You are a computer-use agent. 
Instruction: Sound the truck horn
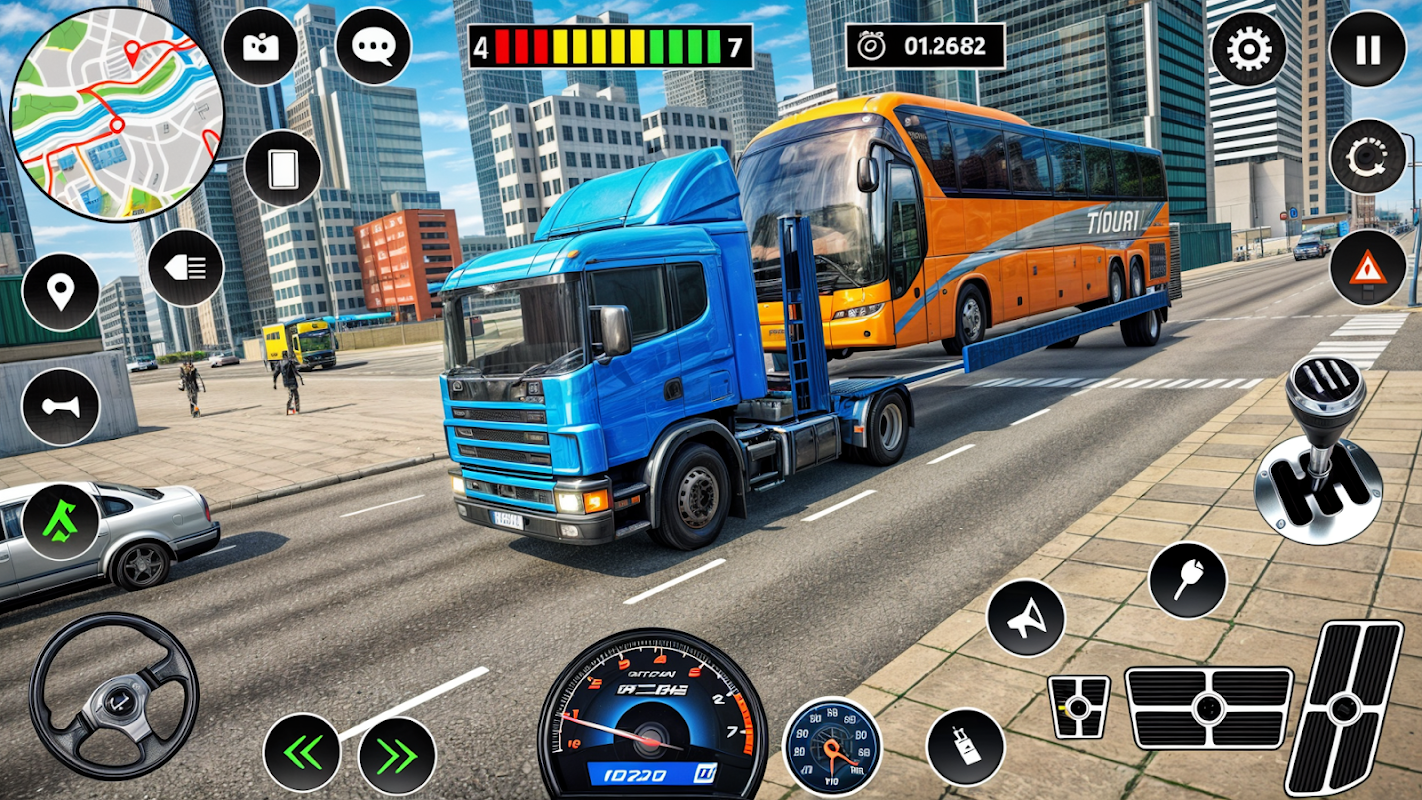click(x=60, y=407)
